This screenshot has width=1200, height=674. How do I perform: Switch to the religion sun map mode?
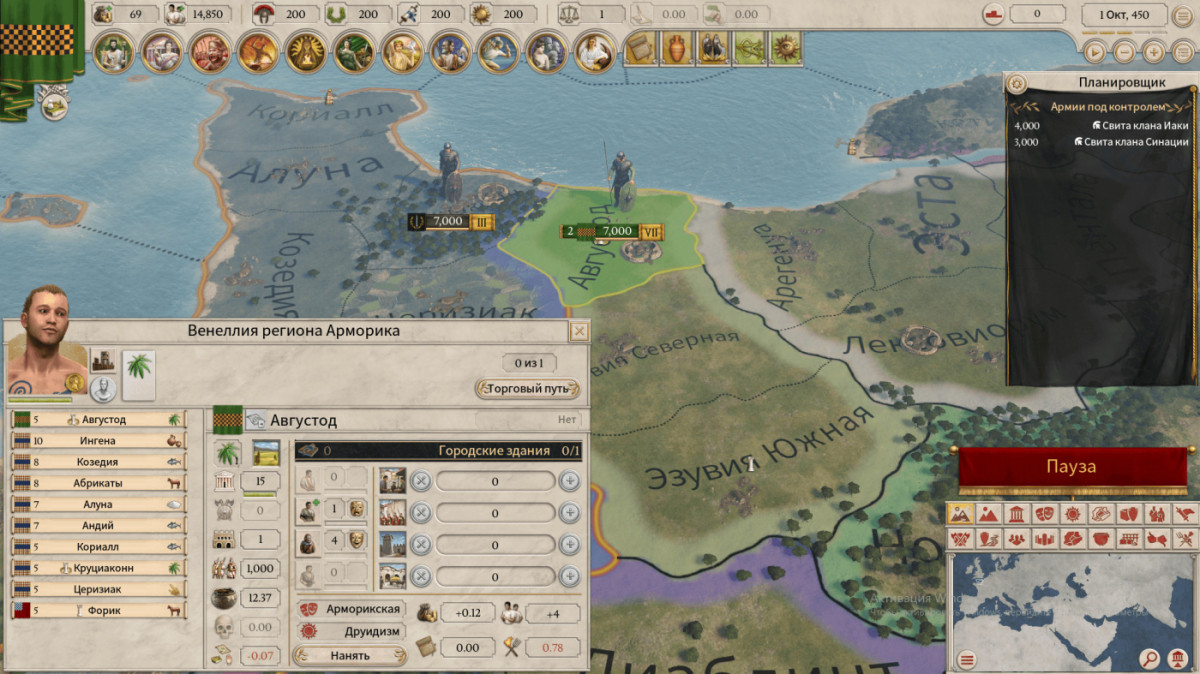(x=1072, y=514)
